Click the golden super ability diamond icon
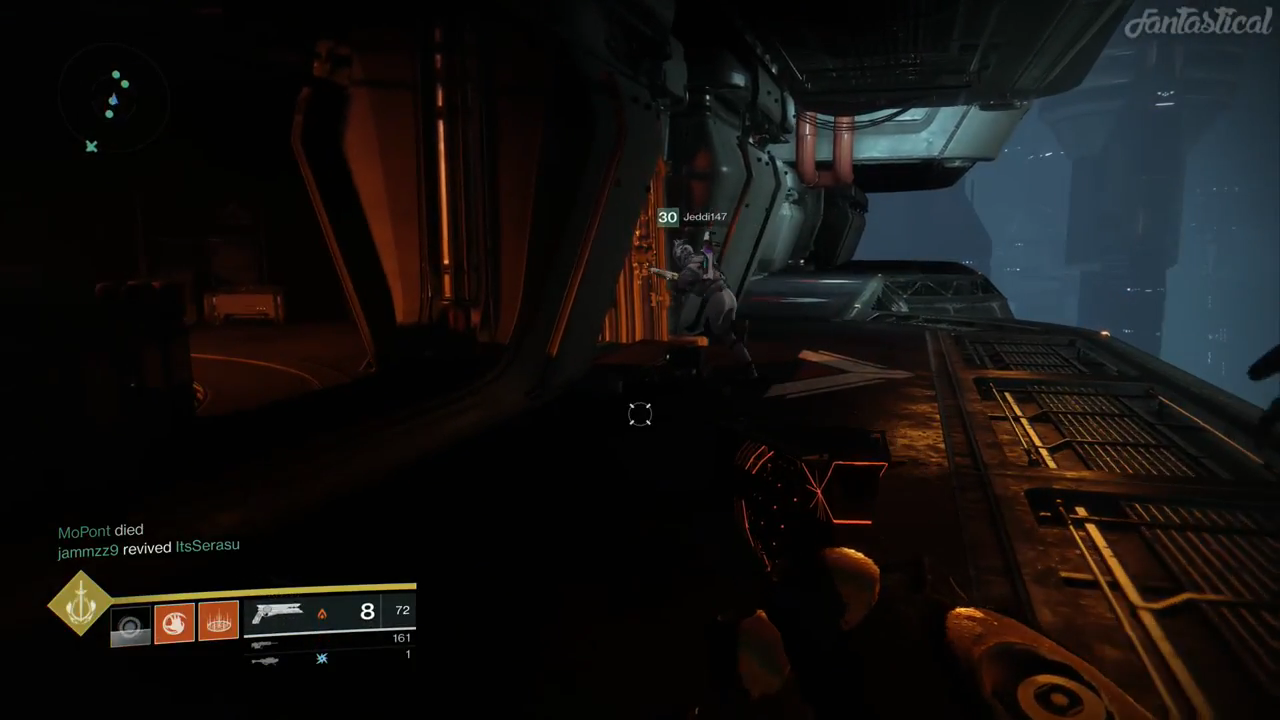This screenshot has width=1280, height=720. coord(80,603)
